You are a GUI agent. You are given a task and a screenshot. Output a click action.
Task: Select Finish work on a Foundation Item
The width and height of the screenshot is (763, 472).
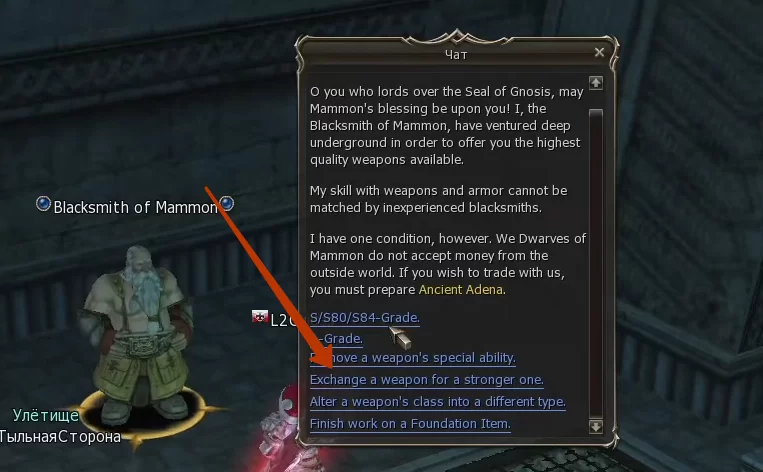[x=410, y=424]
